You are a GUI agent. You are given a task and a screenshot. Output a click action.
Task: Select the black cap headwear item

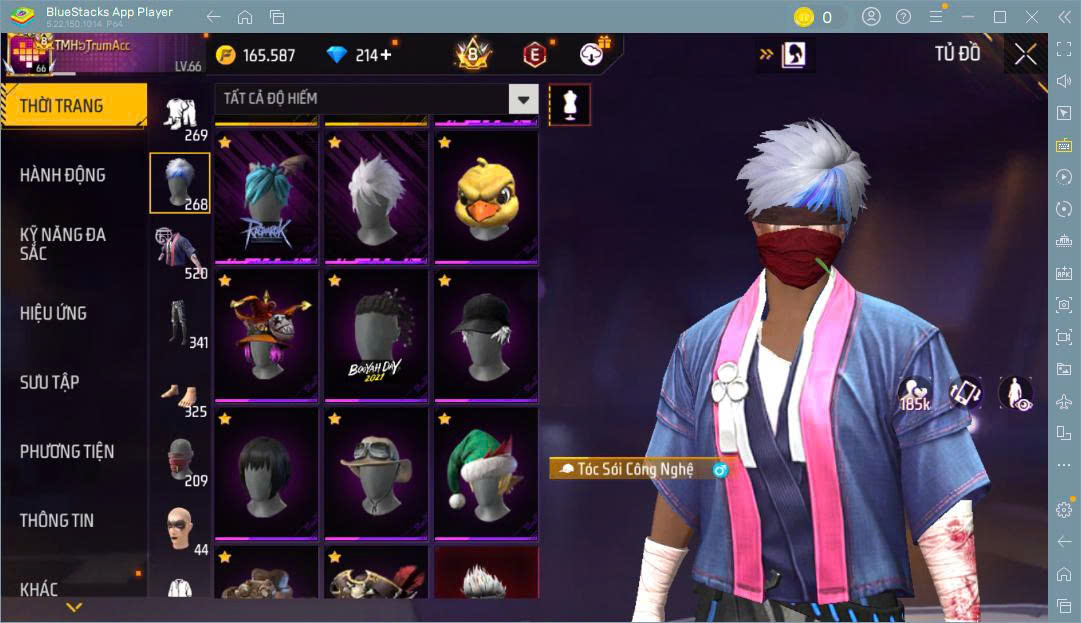[x=486, y=335]
